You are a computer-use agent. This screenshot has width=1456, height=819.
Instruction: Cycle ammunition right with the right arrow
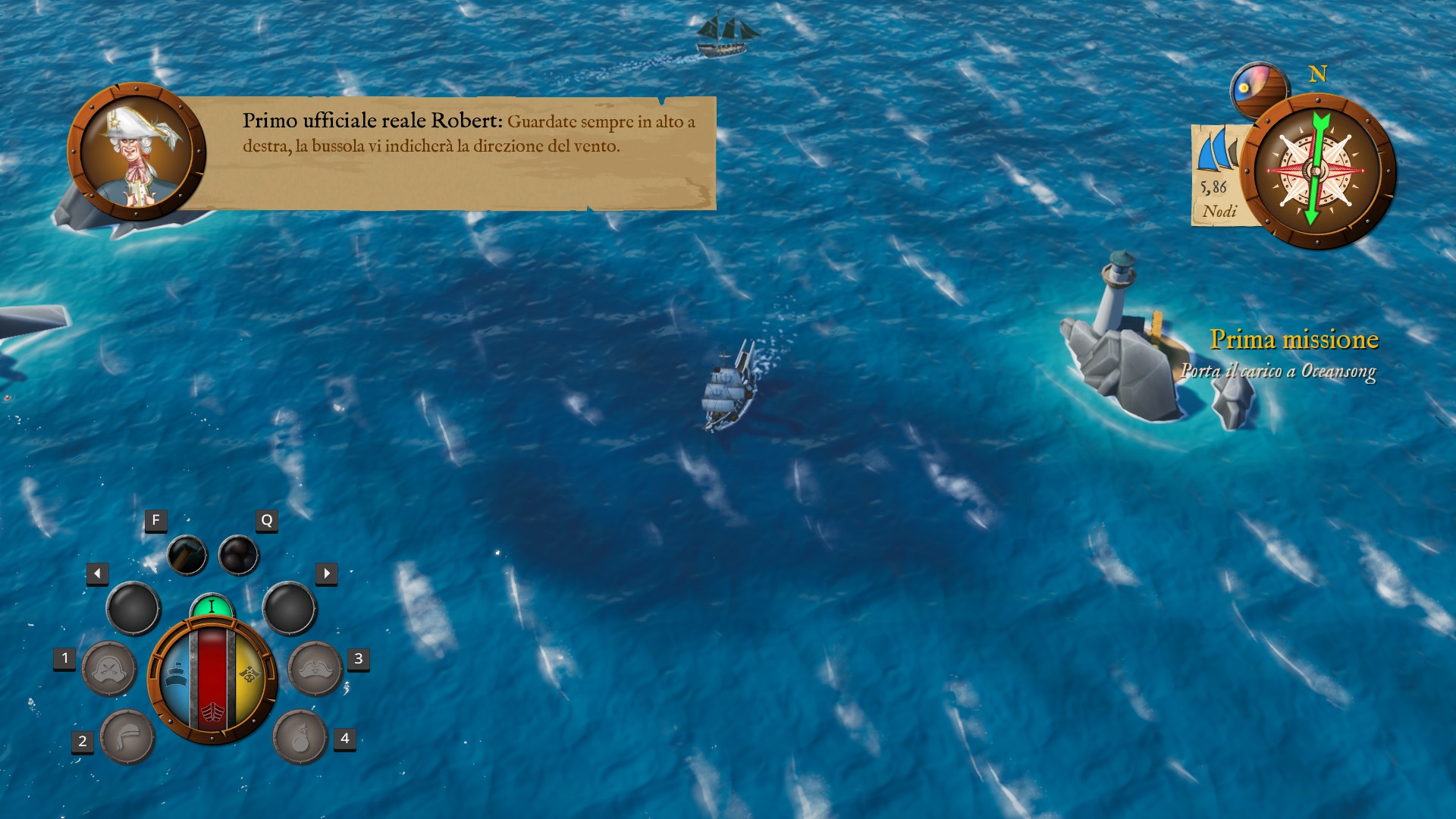(328, 573)
